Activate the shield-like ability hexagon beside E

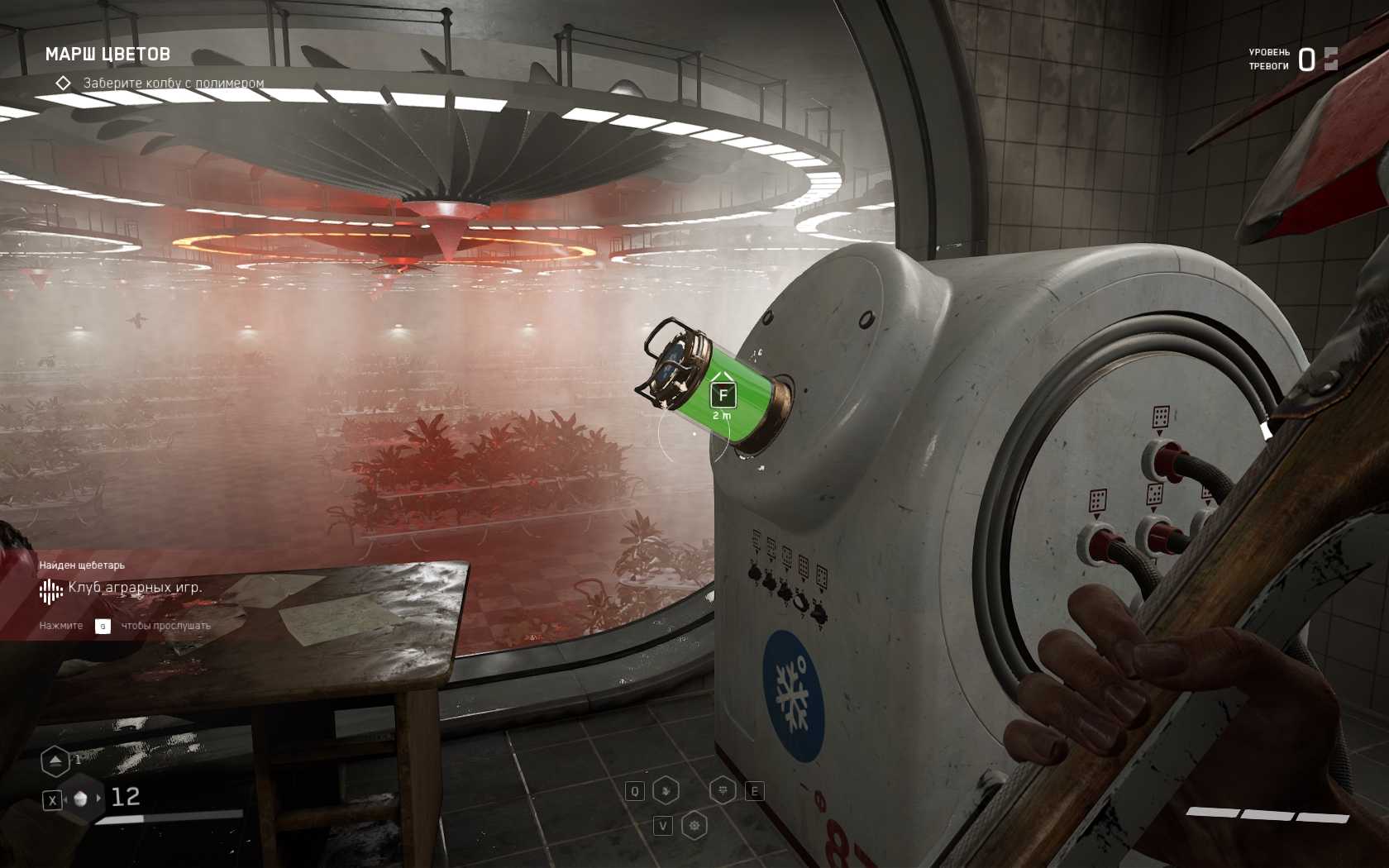[x=723, y=791]
